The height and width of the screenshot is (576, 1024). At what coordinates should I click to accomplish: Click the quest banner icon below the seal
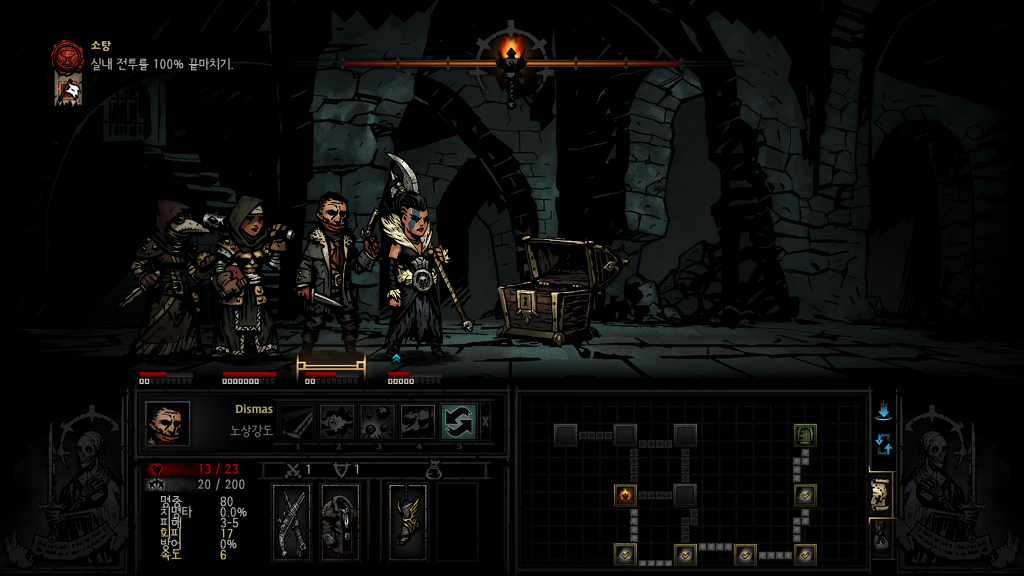click(x=68, y=90)
